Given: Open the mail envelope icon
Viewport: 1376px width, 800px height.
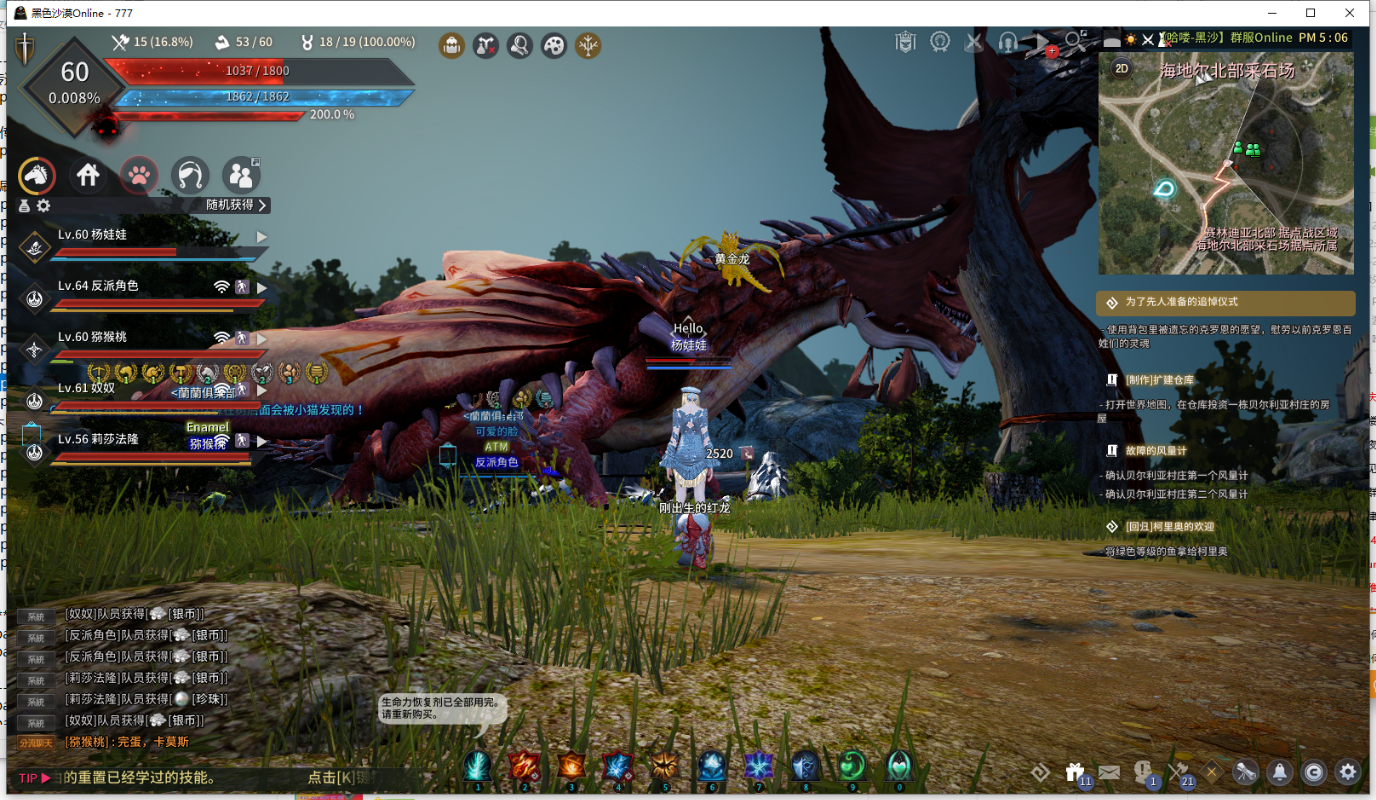Looking at the screenshot, I should [x=1109, y=772].
